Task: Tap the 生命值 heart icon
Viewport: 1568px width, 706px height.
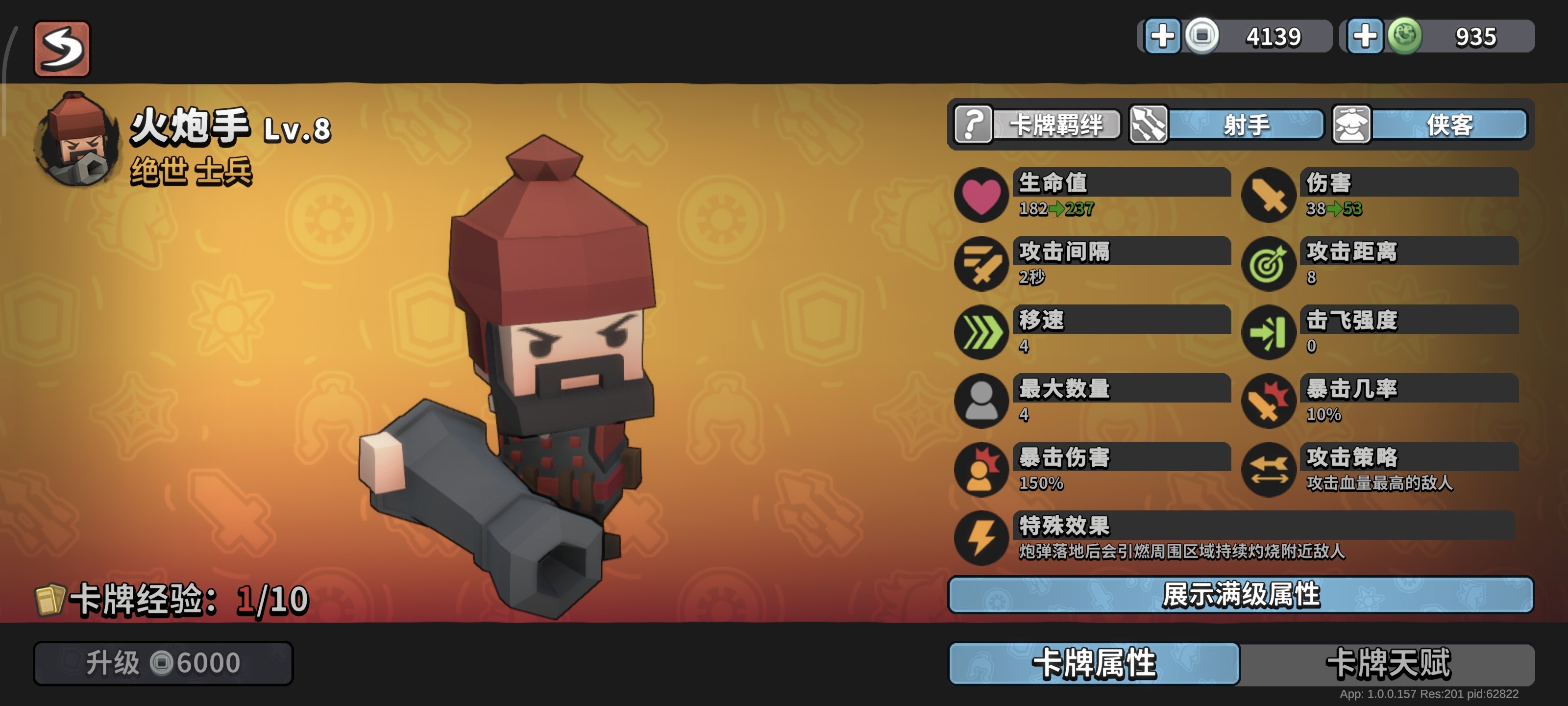Action: coord(981,195)
